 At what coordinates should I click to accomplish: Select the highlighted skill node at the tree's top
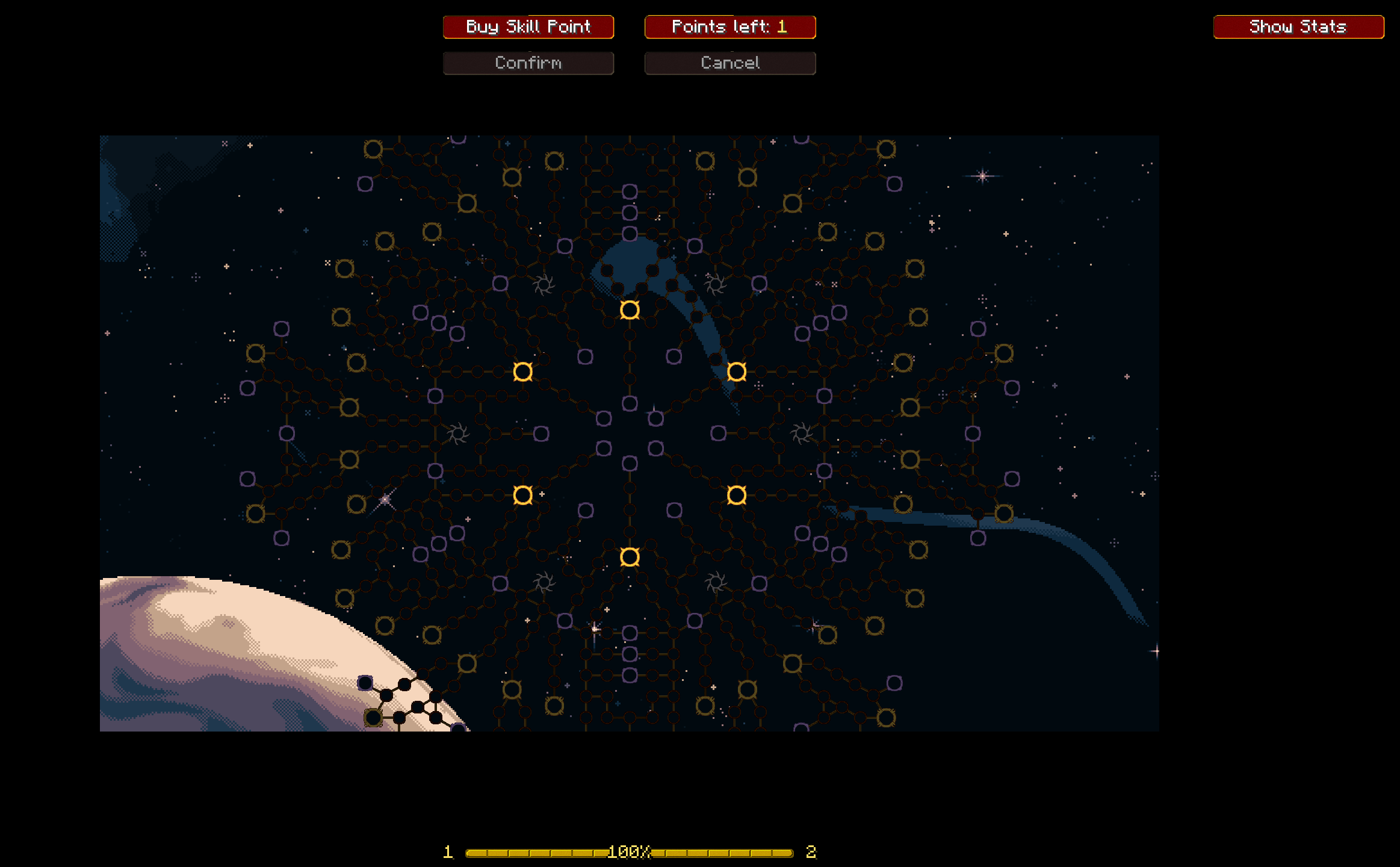630,311
